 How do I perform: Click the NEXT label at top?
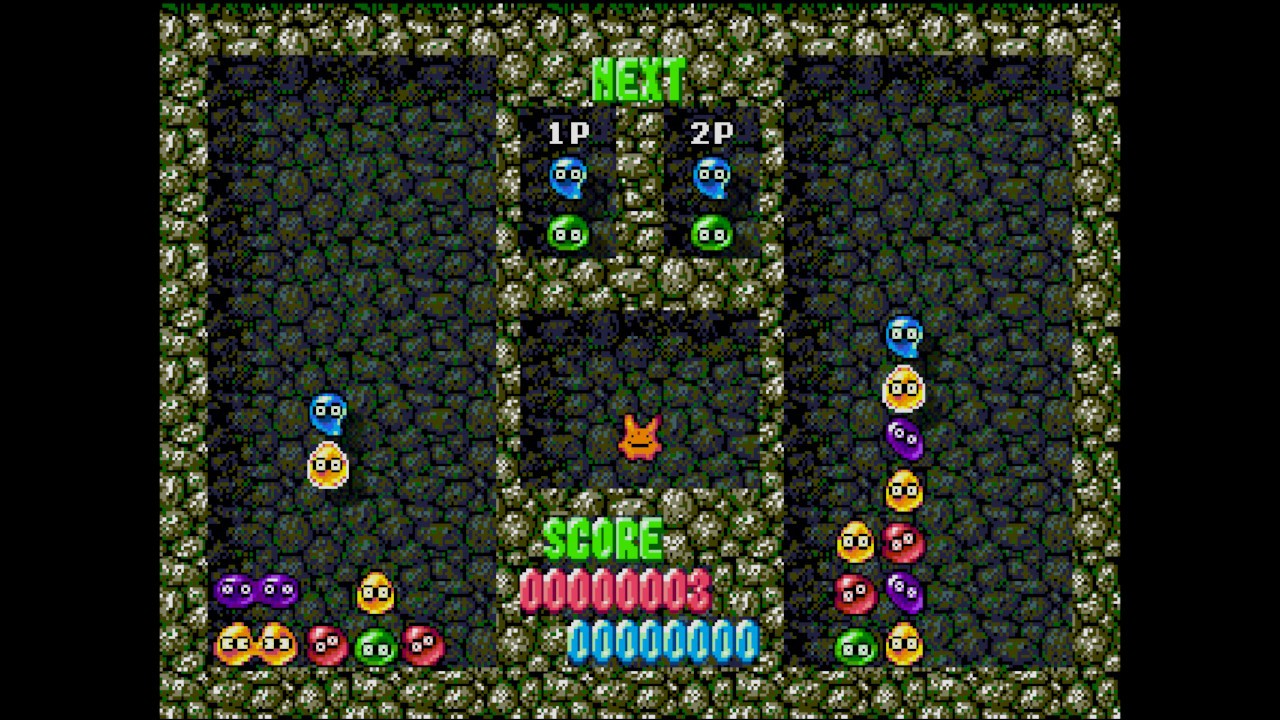[640, 80]
